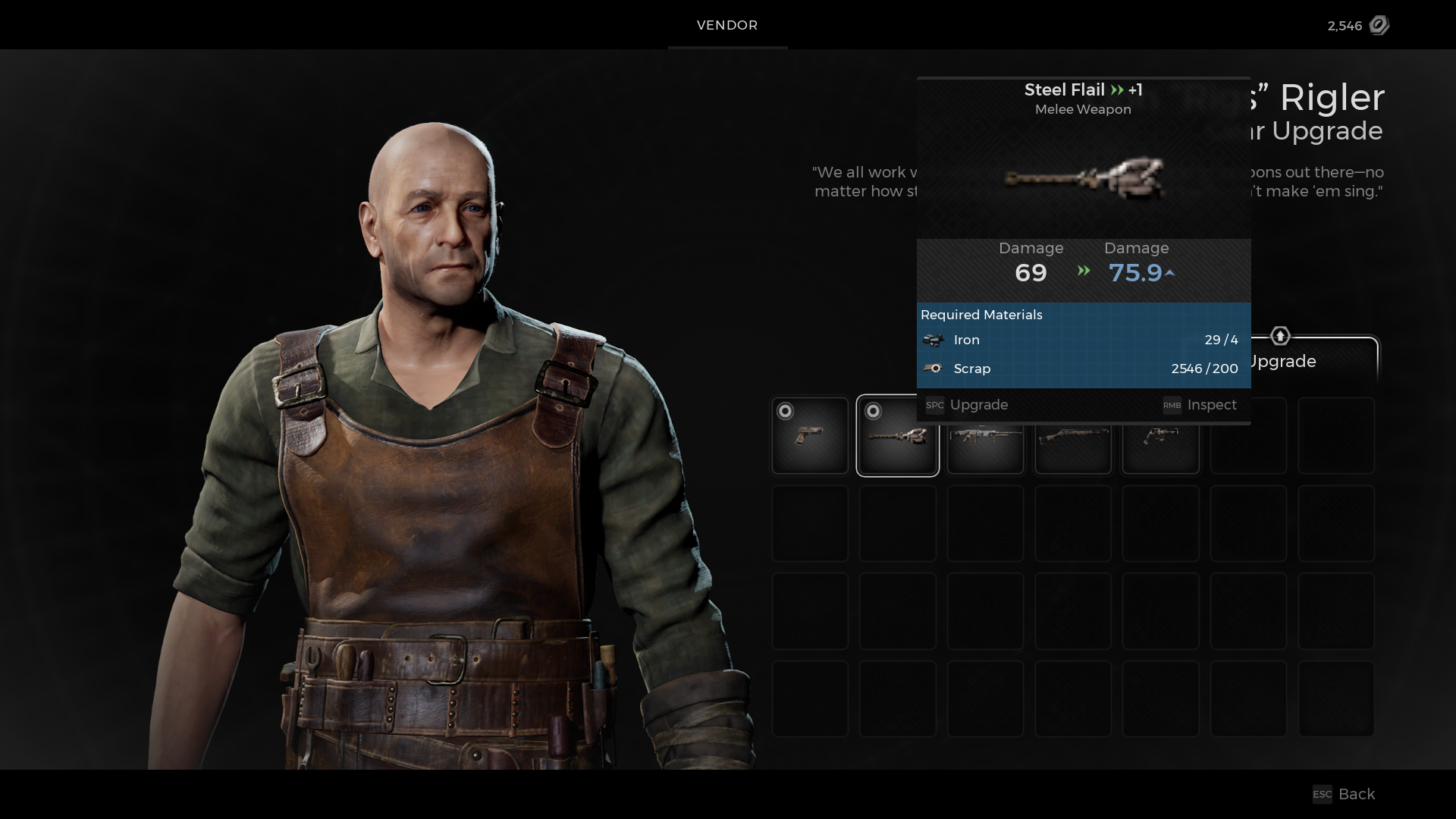Select the long rifle weapon slot
This screenshot has width=1456, height=819.
[1073, 447]
